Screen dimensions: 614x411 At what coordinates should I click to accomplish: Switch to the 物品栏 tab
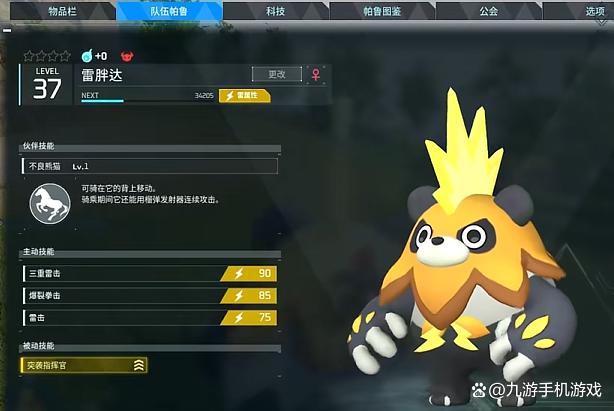click(62, 11)
